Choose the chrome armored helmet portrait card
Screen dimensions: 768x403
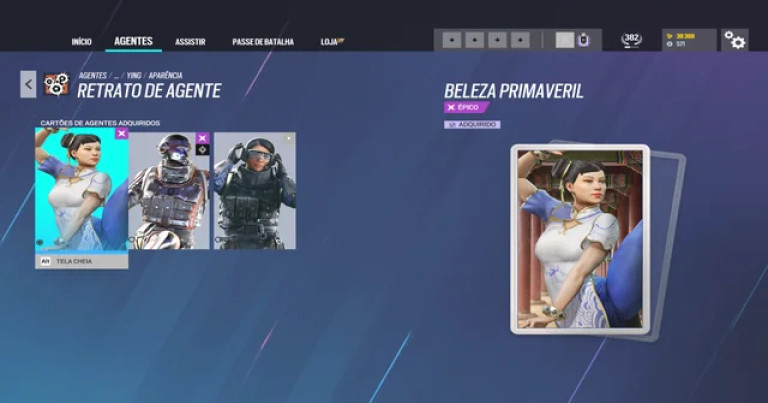[x=170, y=190]
